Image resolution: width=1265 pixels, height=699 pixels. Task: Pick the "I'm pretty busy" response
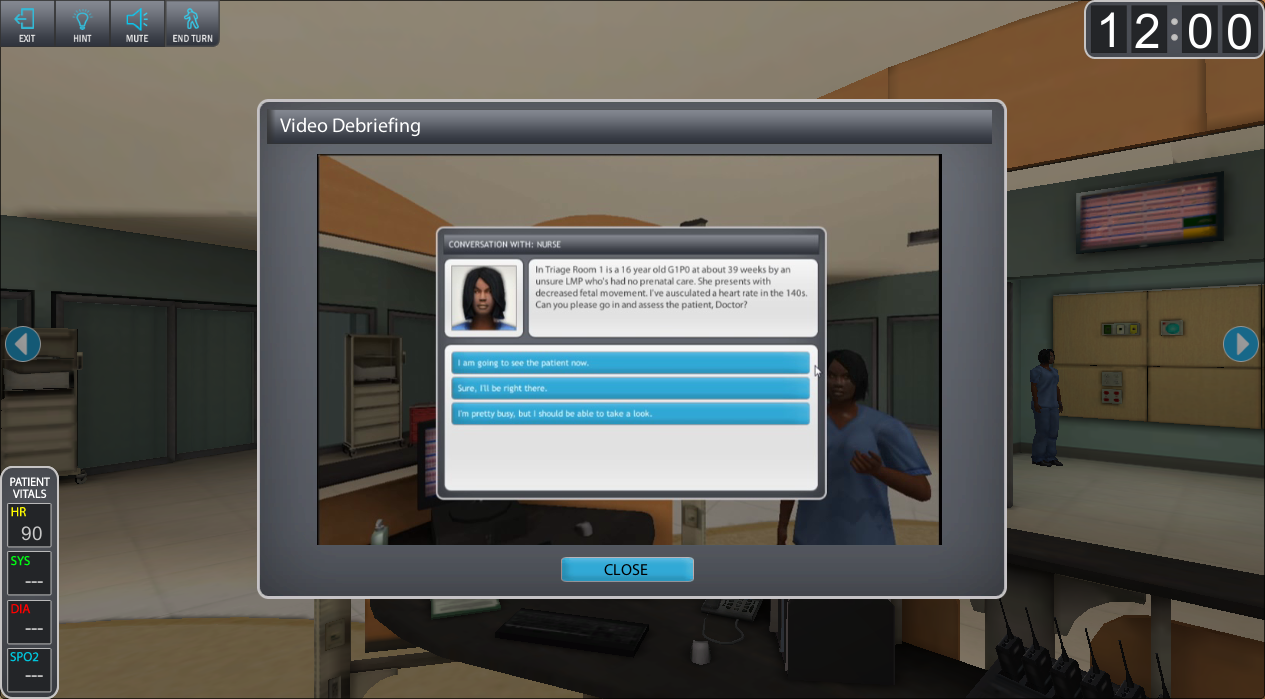tap(630, 413)
